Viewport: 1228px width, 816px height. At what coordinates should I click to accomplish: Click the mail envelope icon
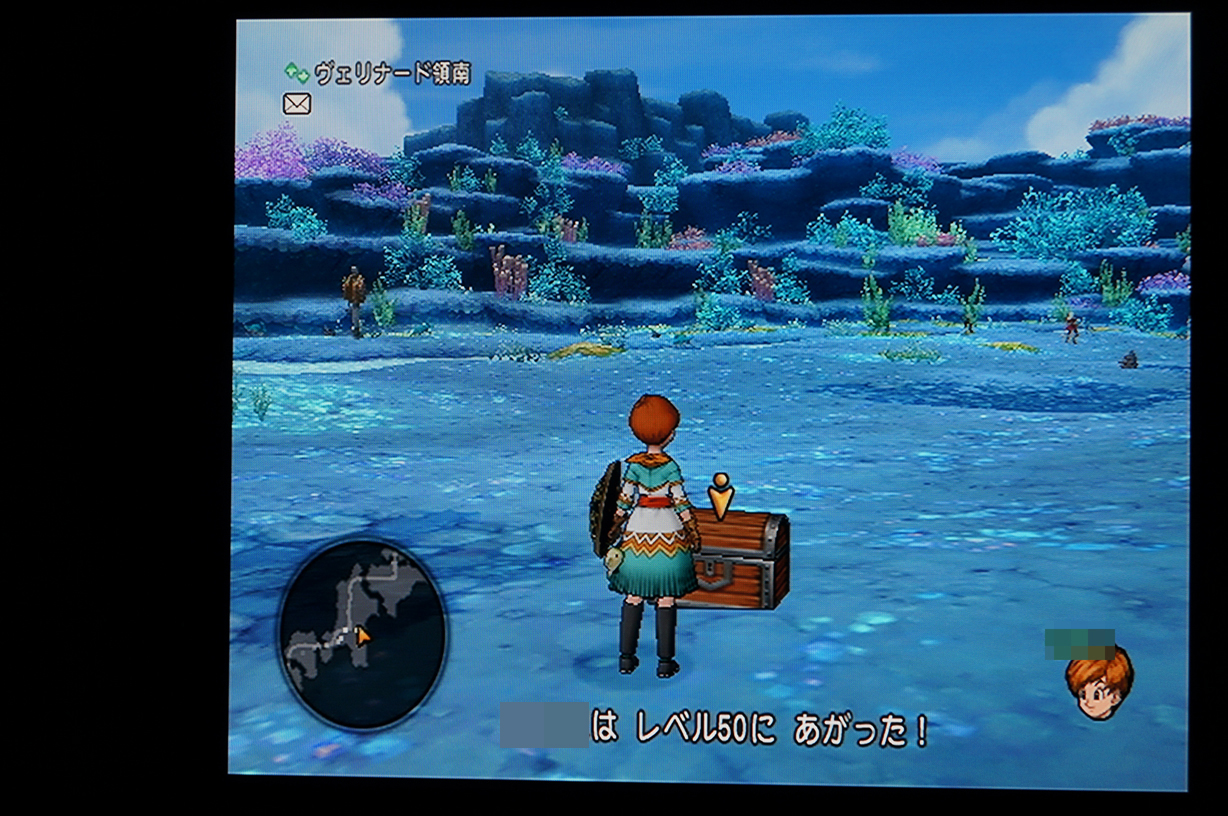(297, 103)
